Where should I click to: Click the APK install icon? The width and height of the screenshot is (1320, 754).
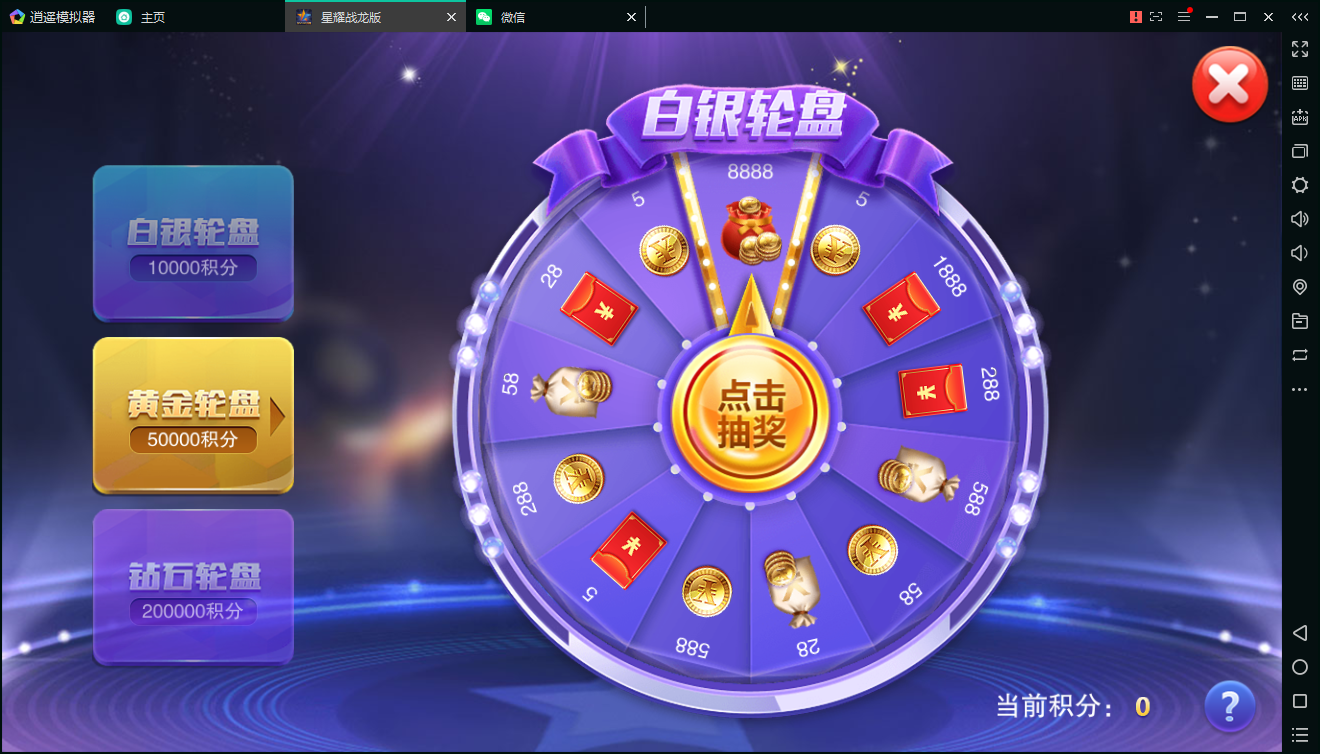tap(1299, 117)
